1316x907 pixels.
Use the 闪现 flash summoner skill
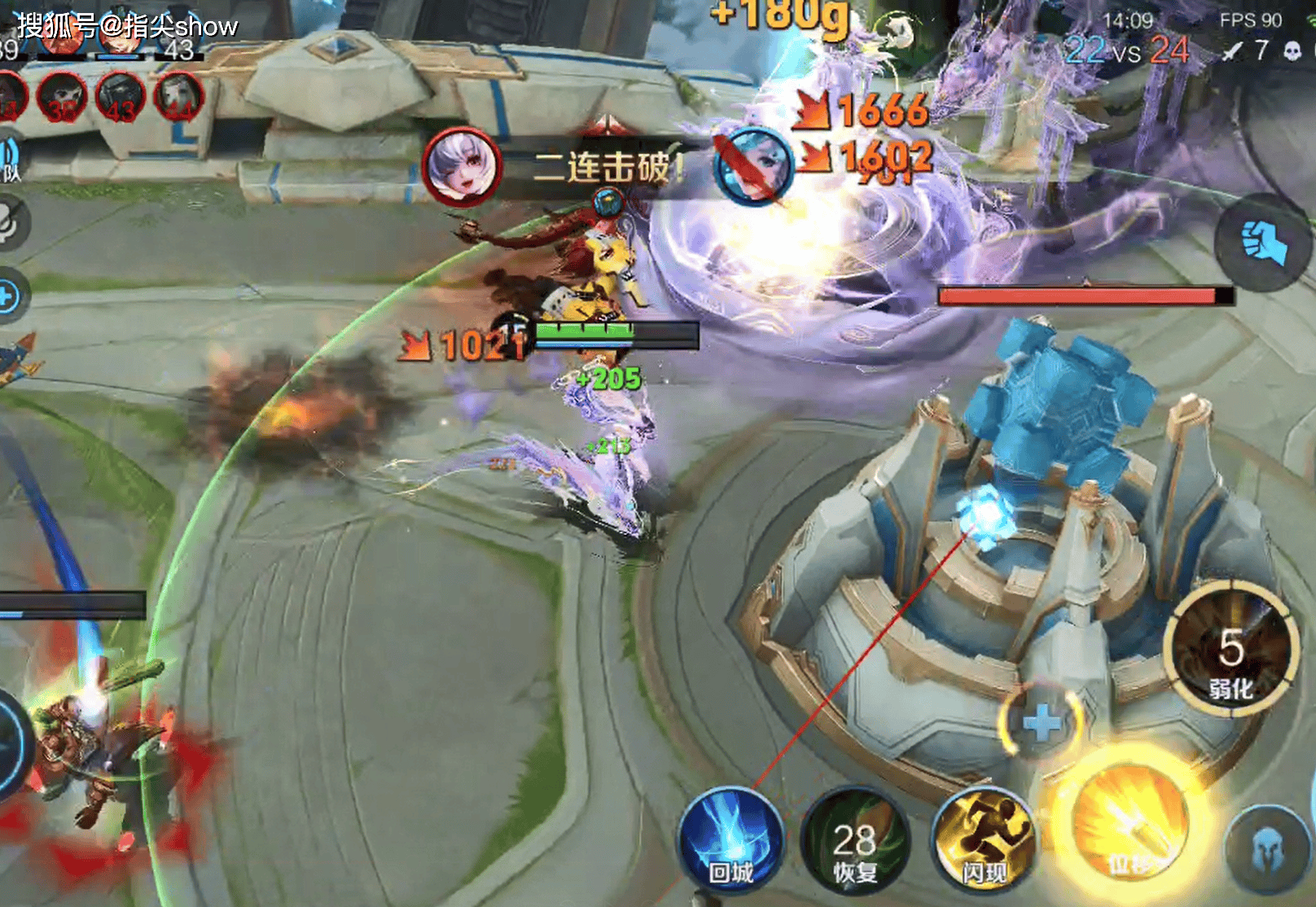pyautogui.click(x=984, y=839)
